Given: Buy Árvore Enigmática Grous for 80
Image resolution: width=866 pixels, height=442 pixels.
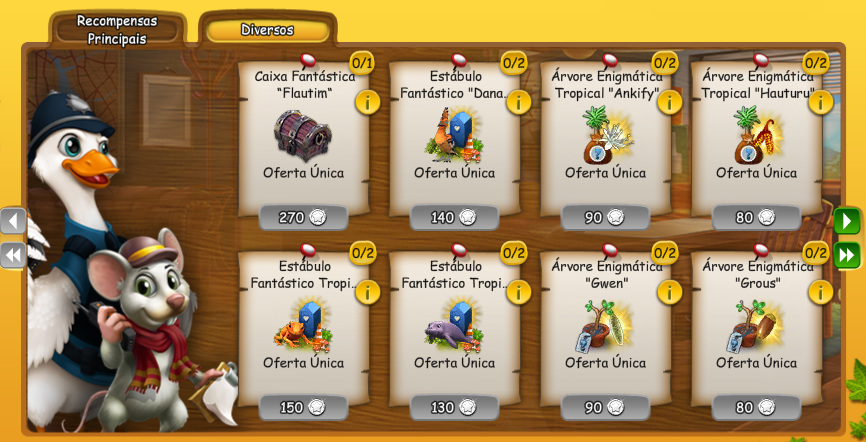Looking at the screenshot, I should pyautogui.click(x=757, y=407).
